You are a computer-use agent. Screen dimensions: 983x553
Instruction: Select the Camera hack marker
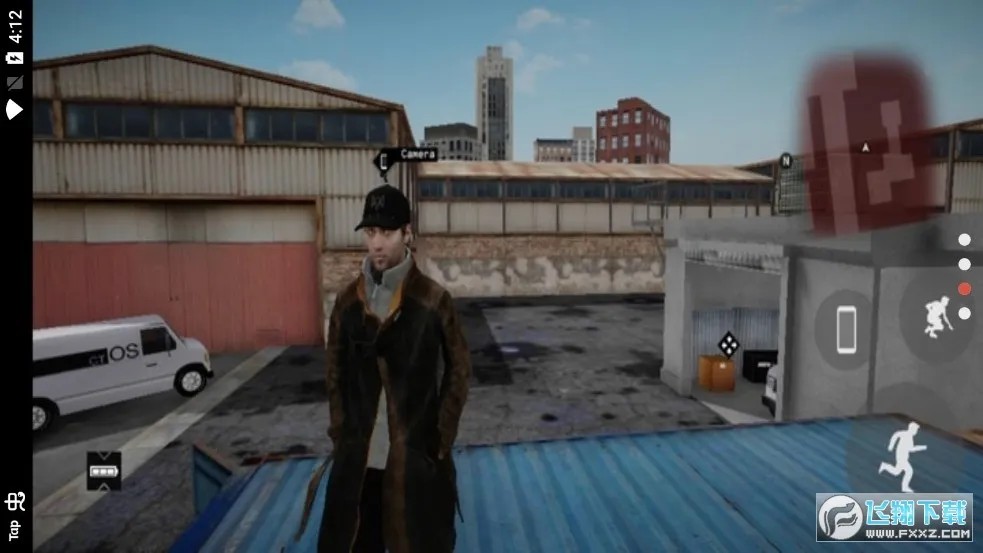click(x=385, y=159)
